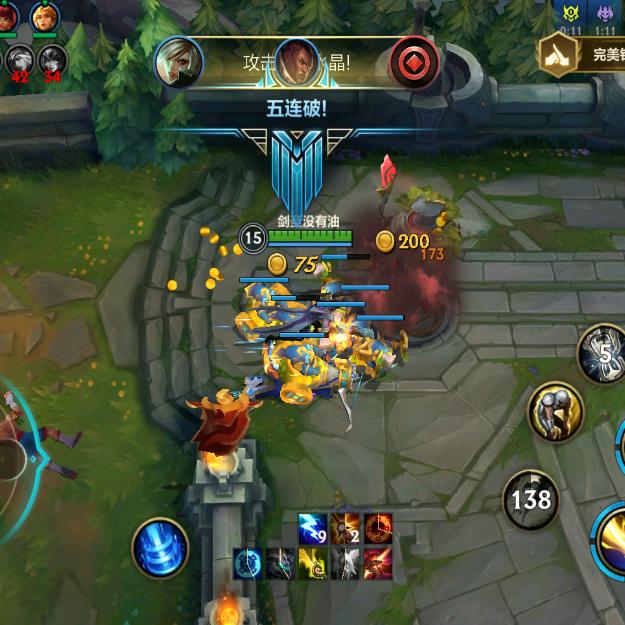
Task: Select the dark teal blade item slot
Action: [x=280, y=564]
